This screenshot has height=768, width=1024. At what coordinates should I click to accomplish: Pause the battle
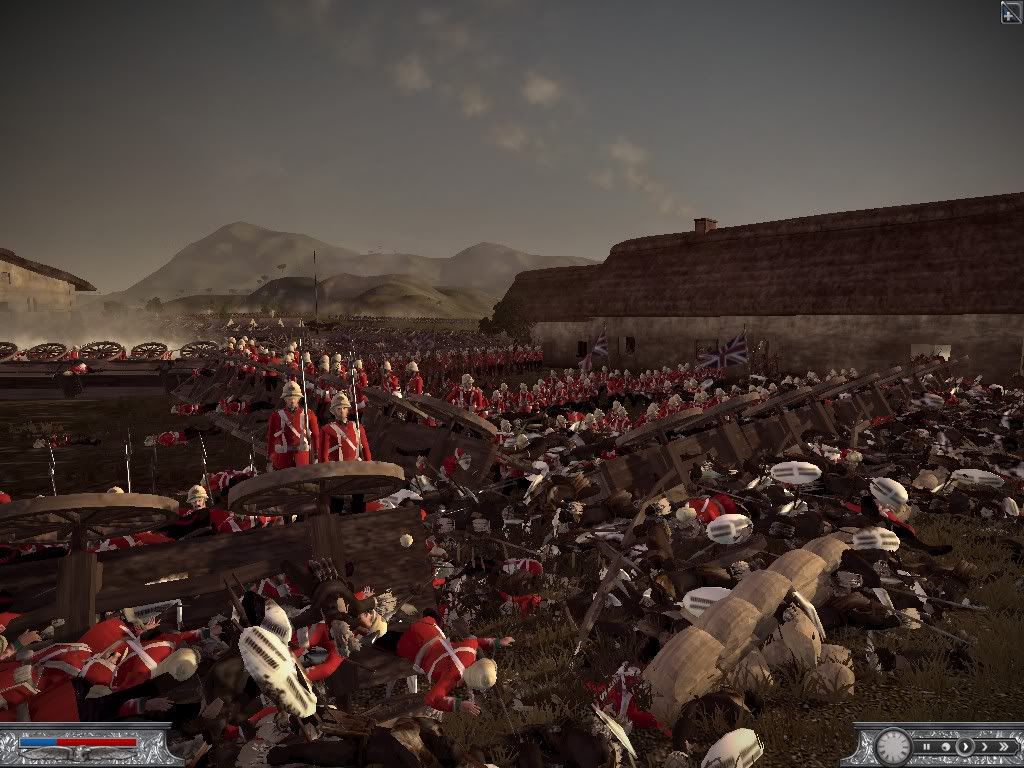(927, 746)
